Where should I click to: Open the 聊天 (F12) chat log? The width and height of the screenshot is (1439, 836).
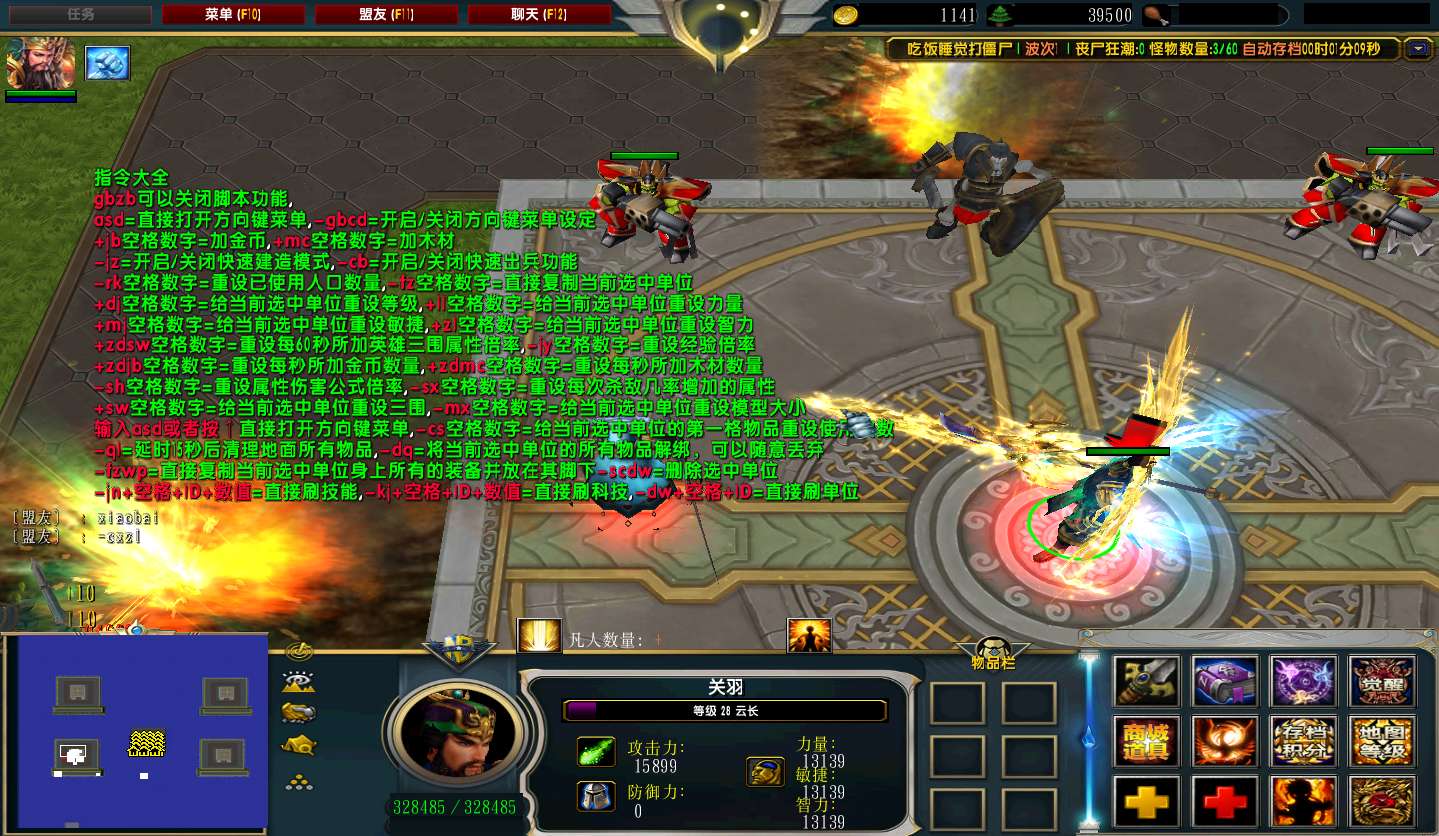click(x=539, y=15)
